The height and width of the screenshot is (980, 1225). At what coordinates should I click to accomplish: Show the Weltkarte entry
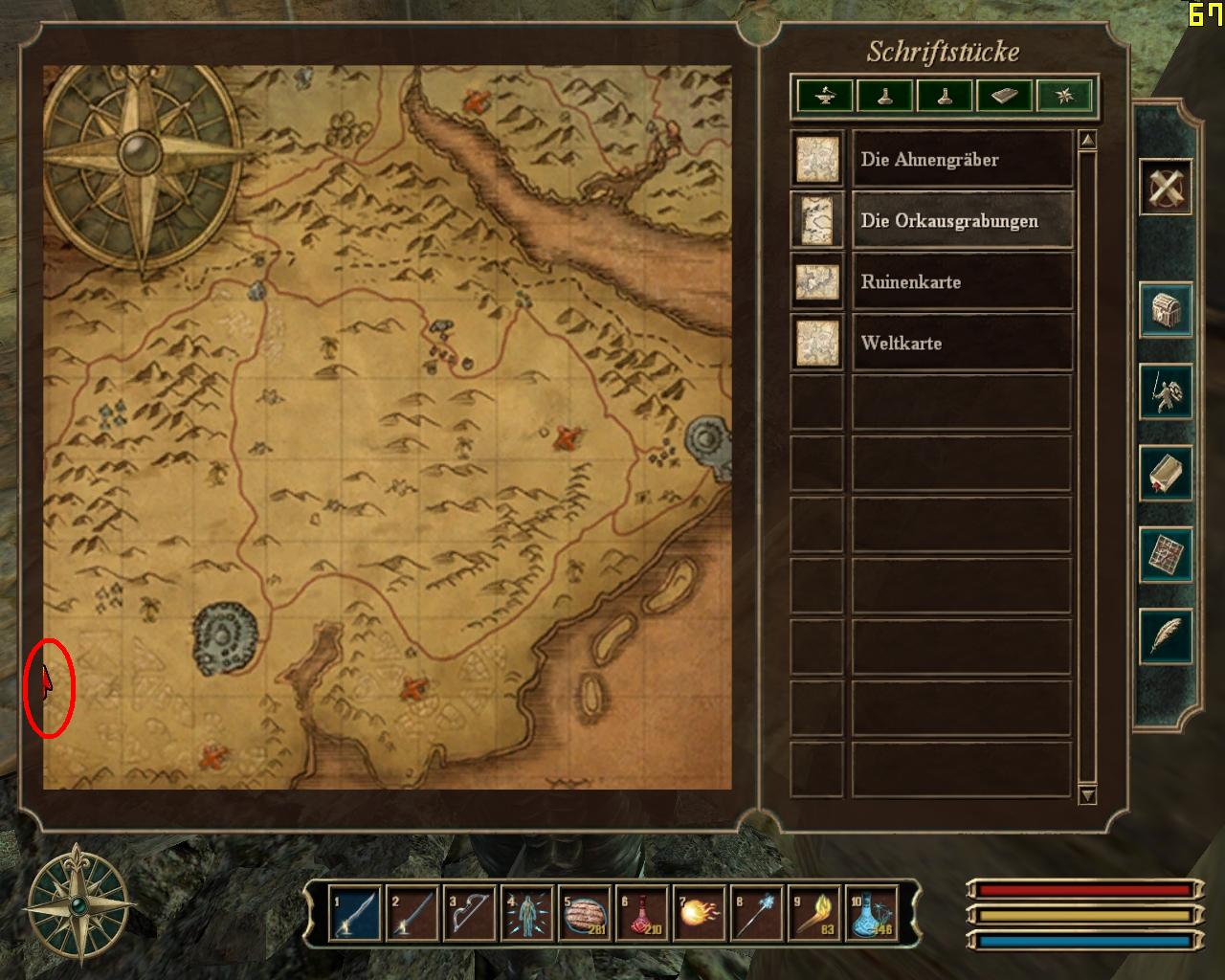(x=961, y=344)
